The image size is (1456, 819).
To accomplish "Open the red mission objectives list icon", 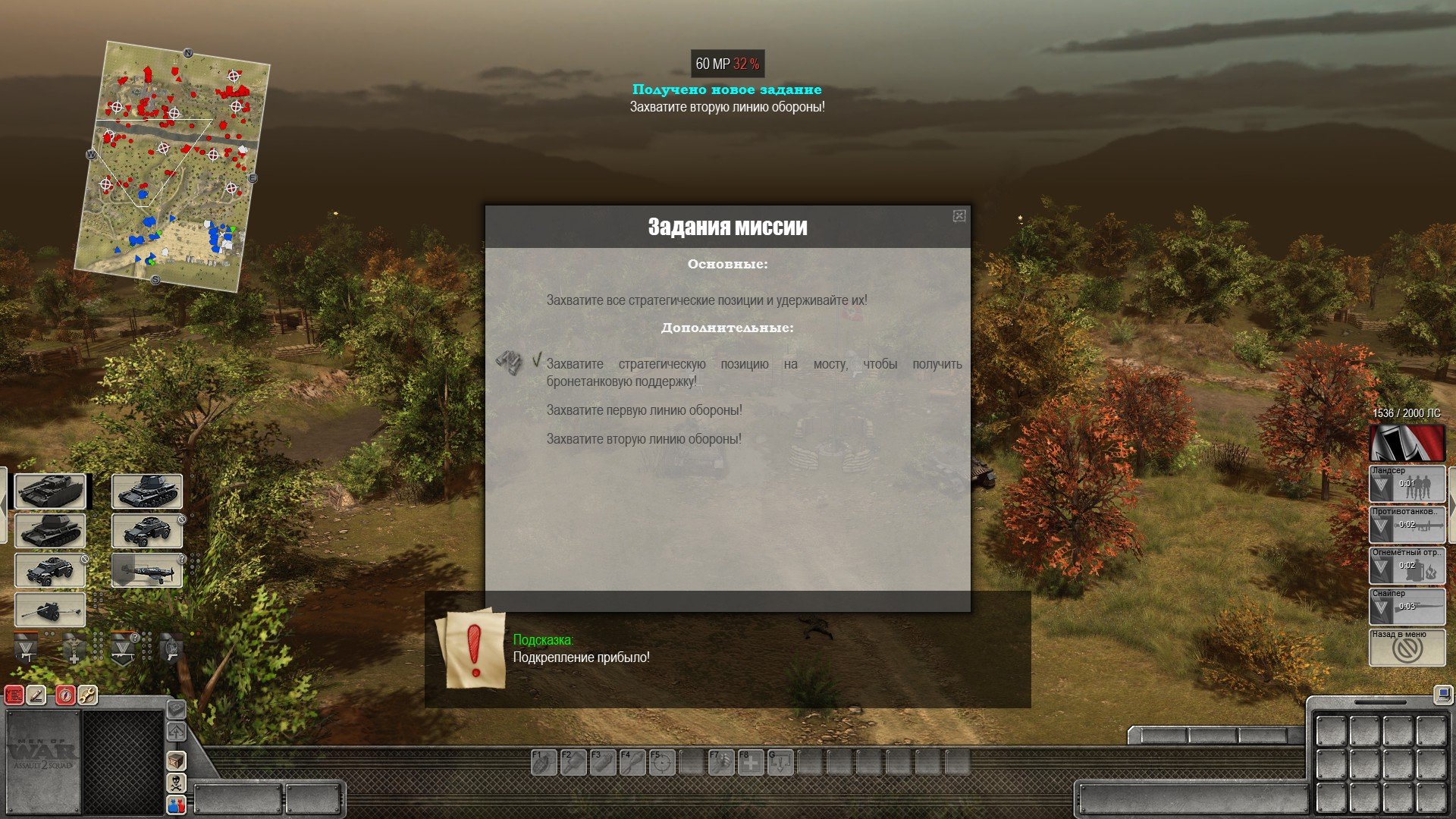I will (x=14, y=695).
